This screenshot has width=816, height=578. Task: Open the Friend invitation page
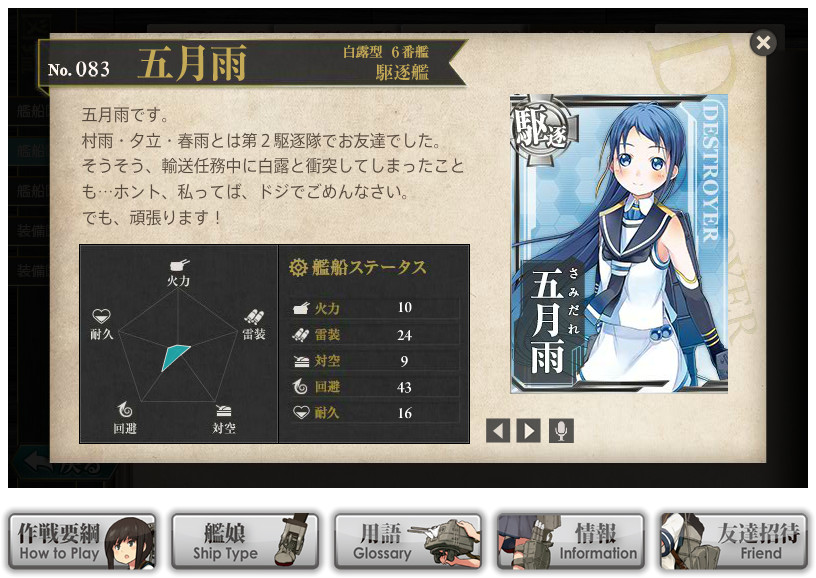tap(734, 541)
